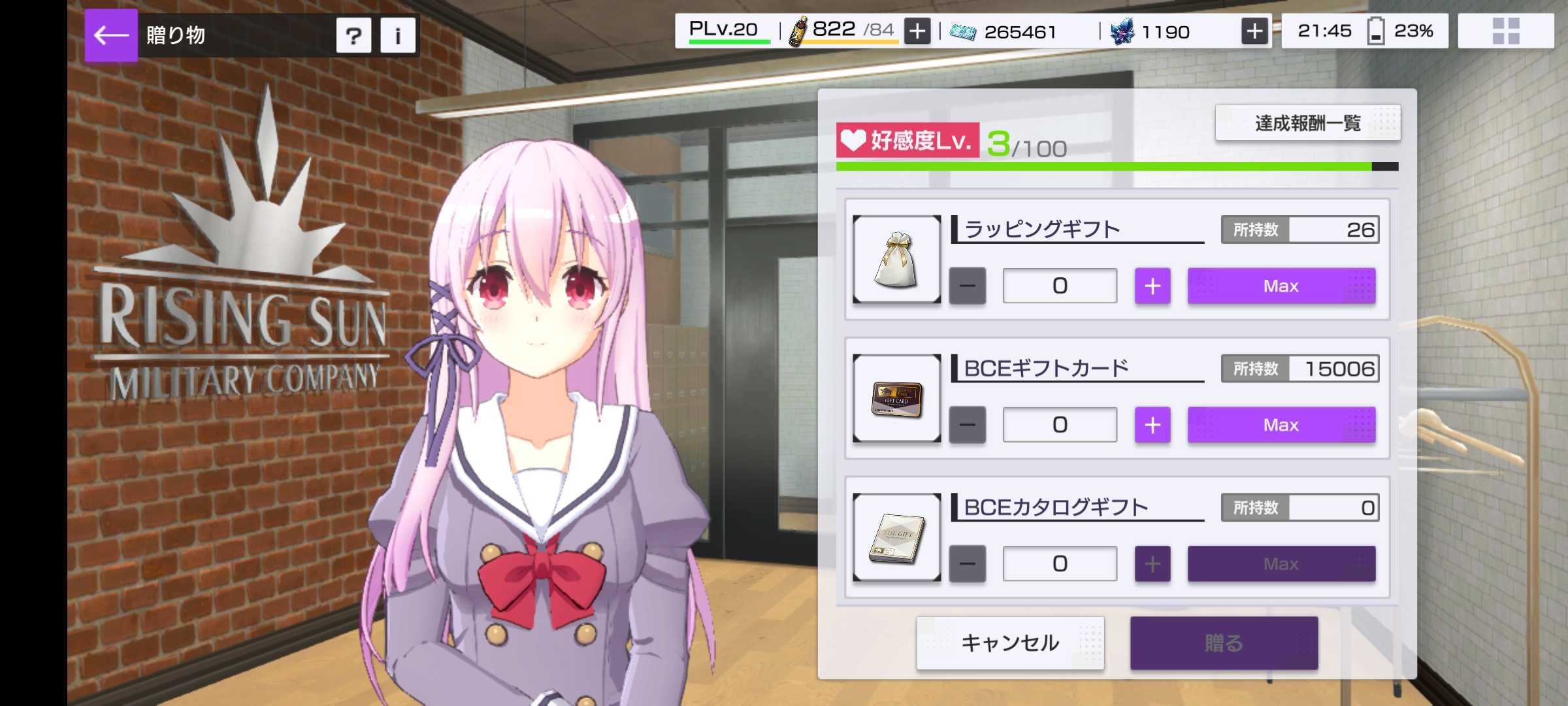Viewport: 1568px width, 706px height.
Task: Tap the BCEカタログギフト catalog thumbnail
Action: [895, 536]
